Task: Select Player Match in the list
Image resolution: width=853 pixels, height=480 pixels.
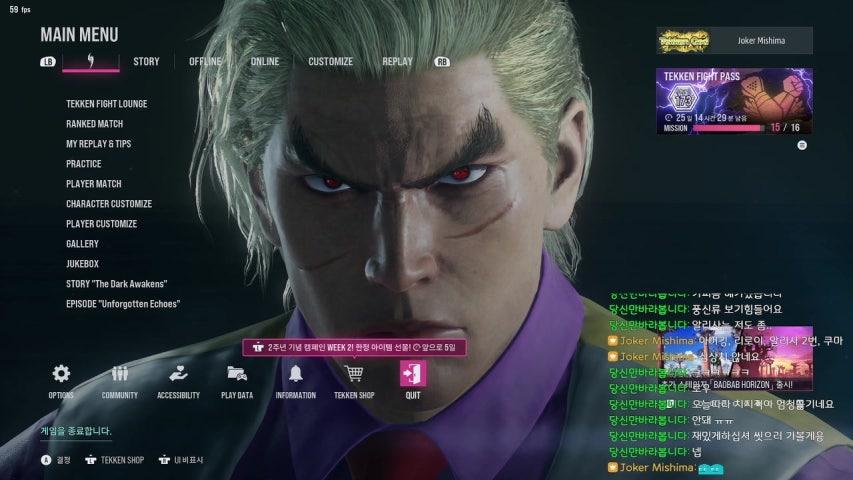Action: point(94,184)
